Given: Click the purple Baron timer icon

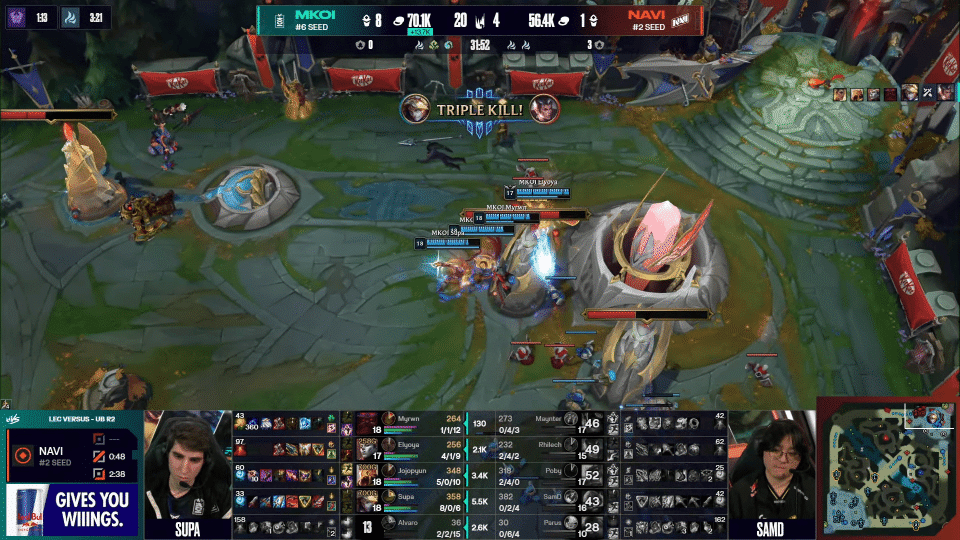Looking at the screenshot, I should click(x=16, y=17).
